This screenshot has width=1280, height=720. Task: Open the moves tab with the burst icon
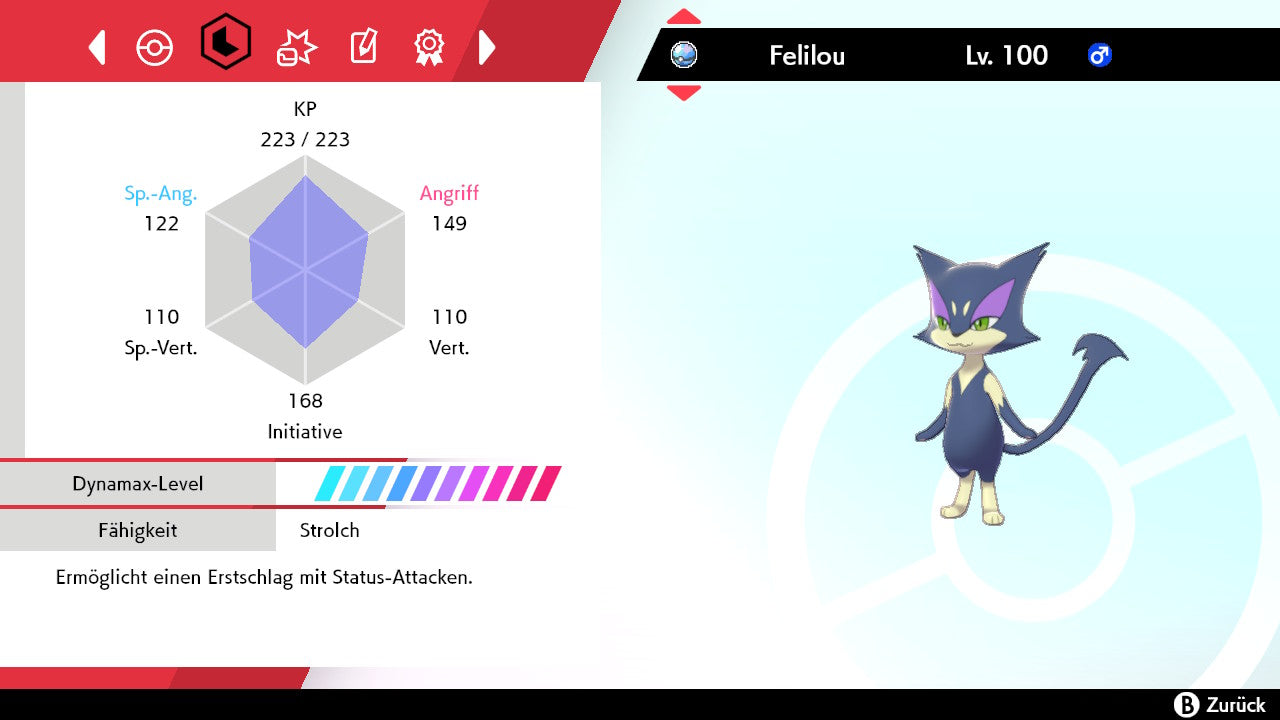[x=296, y=47]
